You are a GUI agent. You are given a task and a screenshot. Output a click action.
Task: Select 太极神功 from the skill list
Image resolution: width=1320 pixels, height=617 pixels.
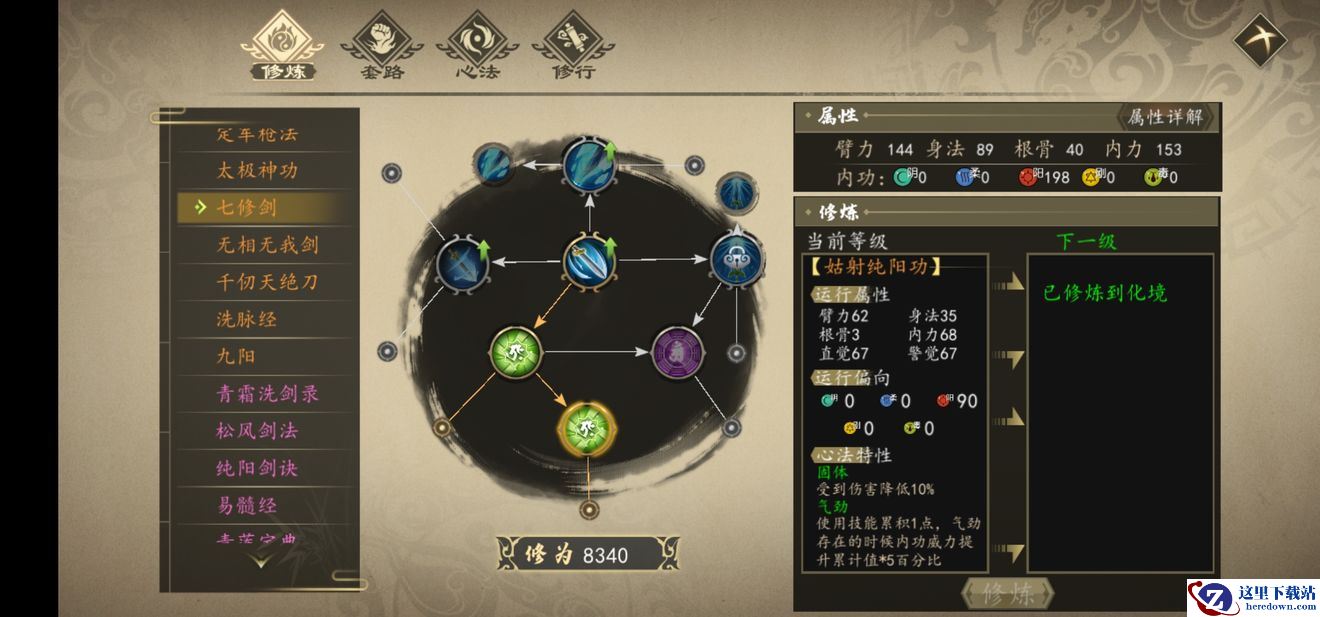tap(258, 170)
